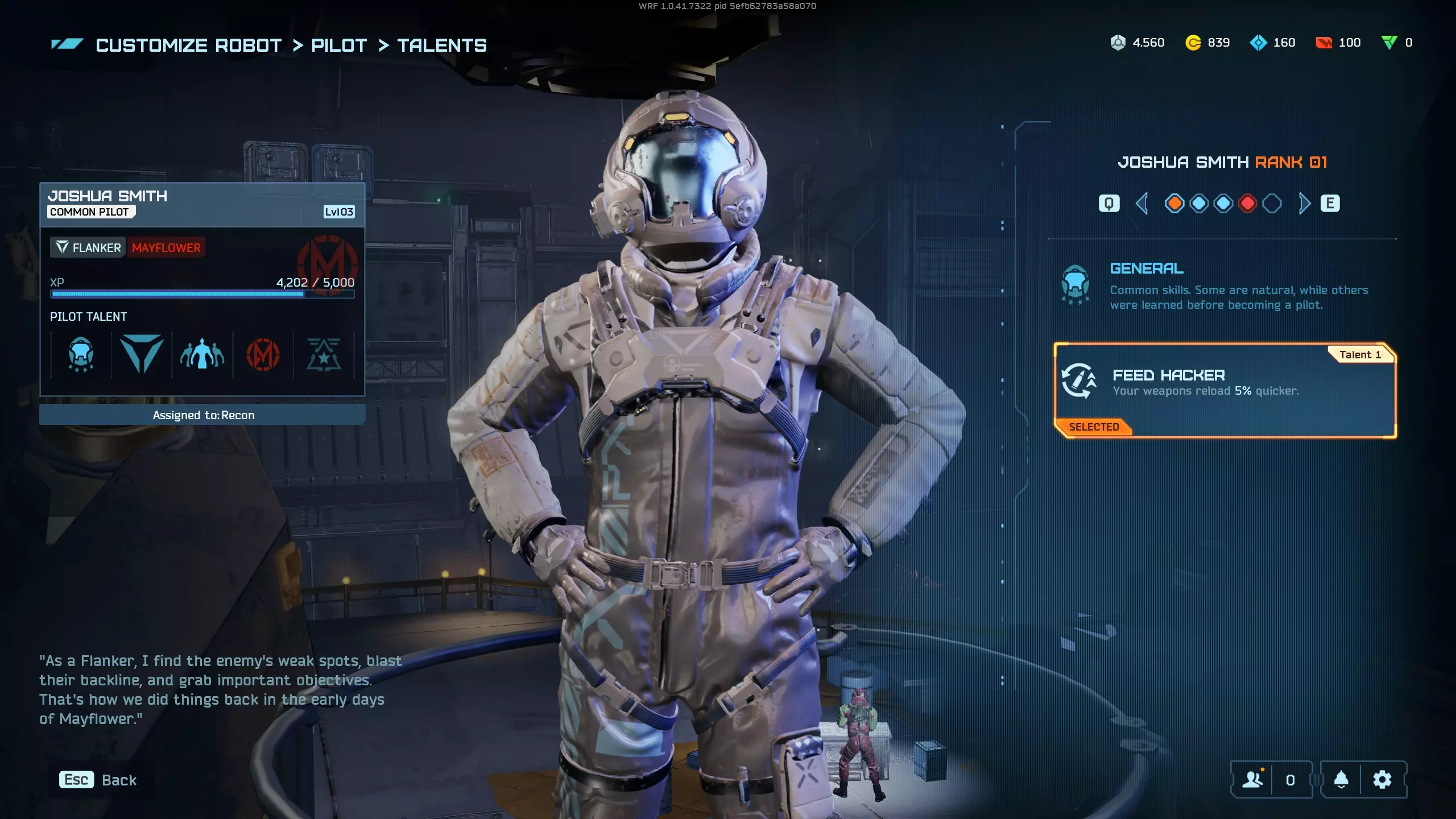Open the notifications bell
The image size is (1456, 819).
click(1341, 780)
